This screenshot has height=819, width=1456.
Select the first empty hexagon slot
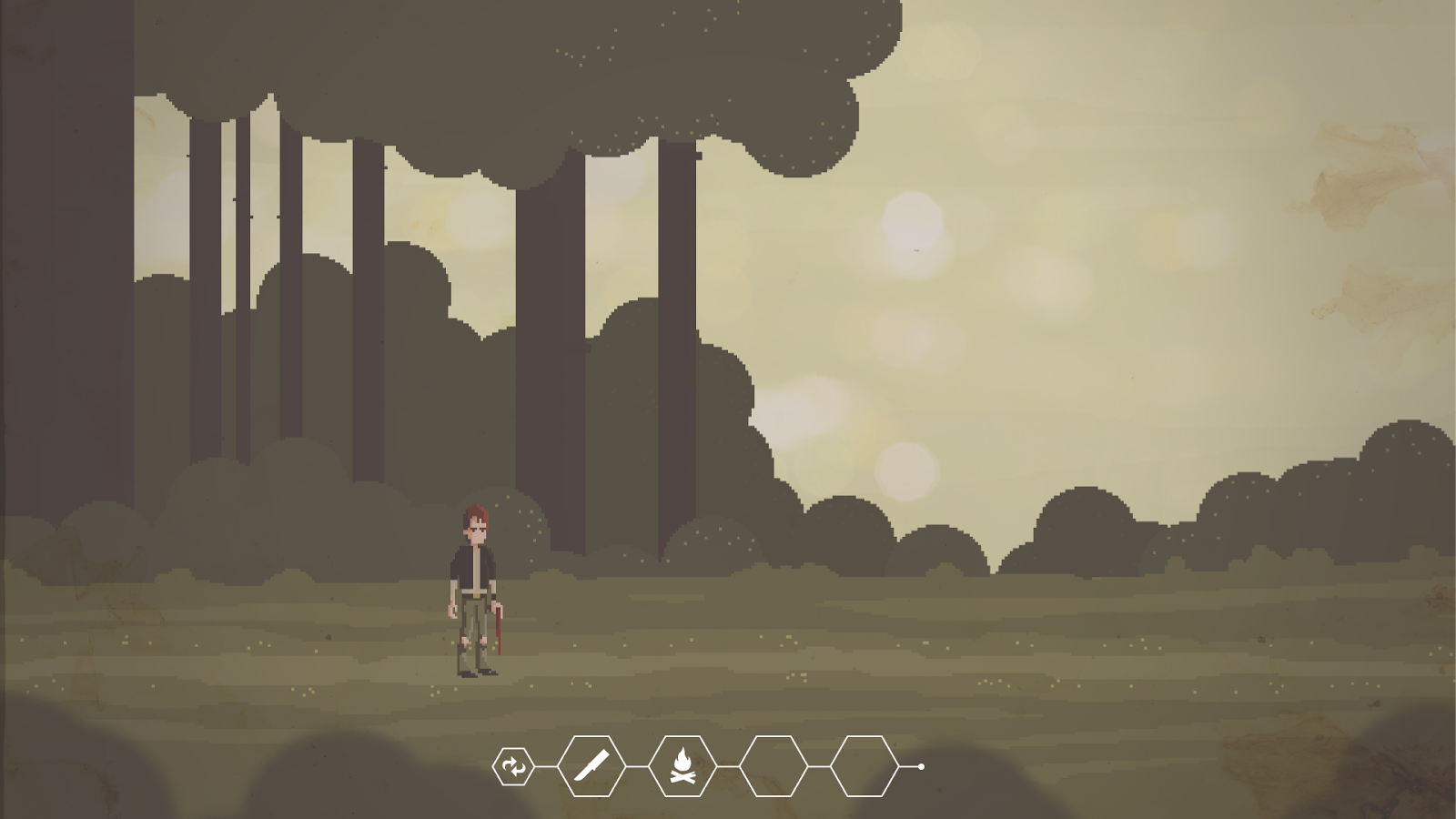tap(773, 767)
